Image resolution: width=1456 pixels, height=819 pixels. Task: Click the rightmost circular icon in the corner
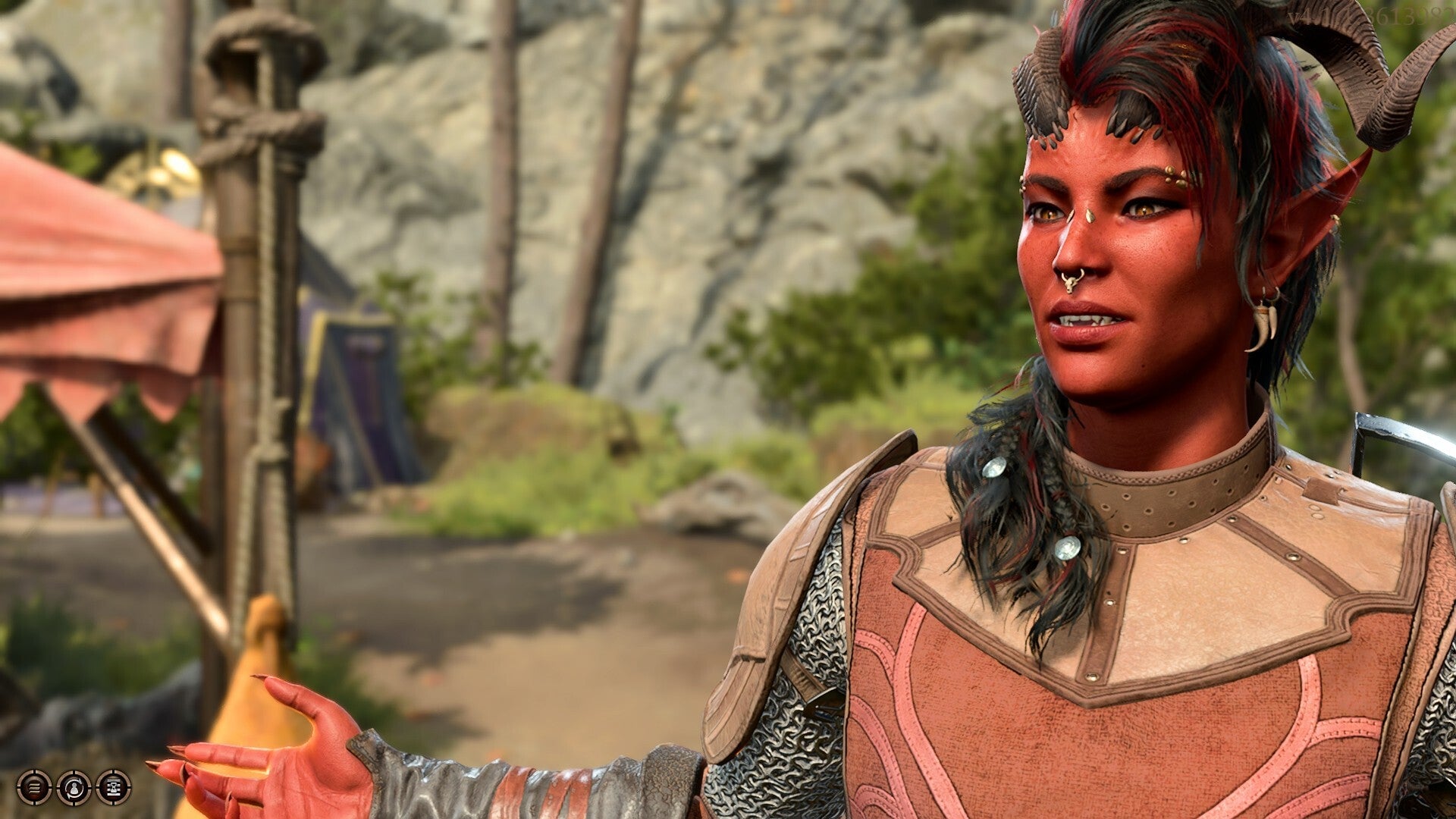click(112, 787)
